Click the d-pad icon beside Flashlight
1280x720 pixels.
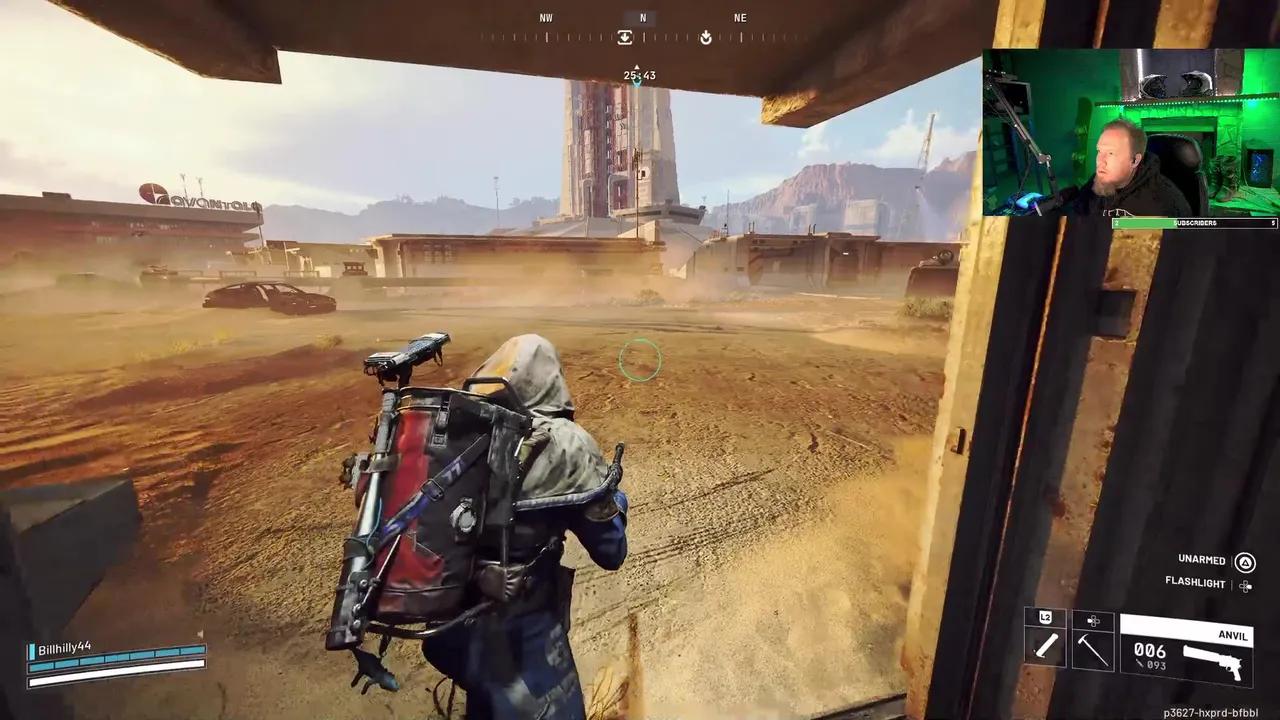coord(1245,584)
